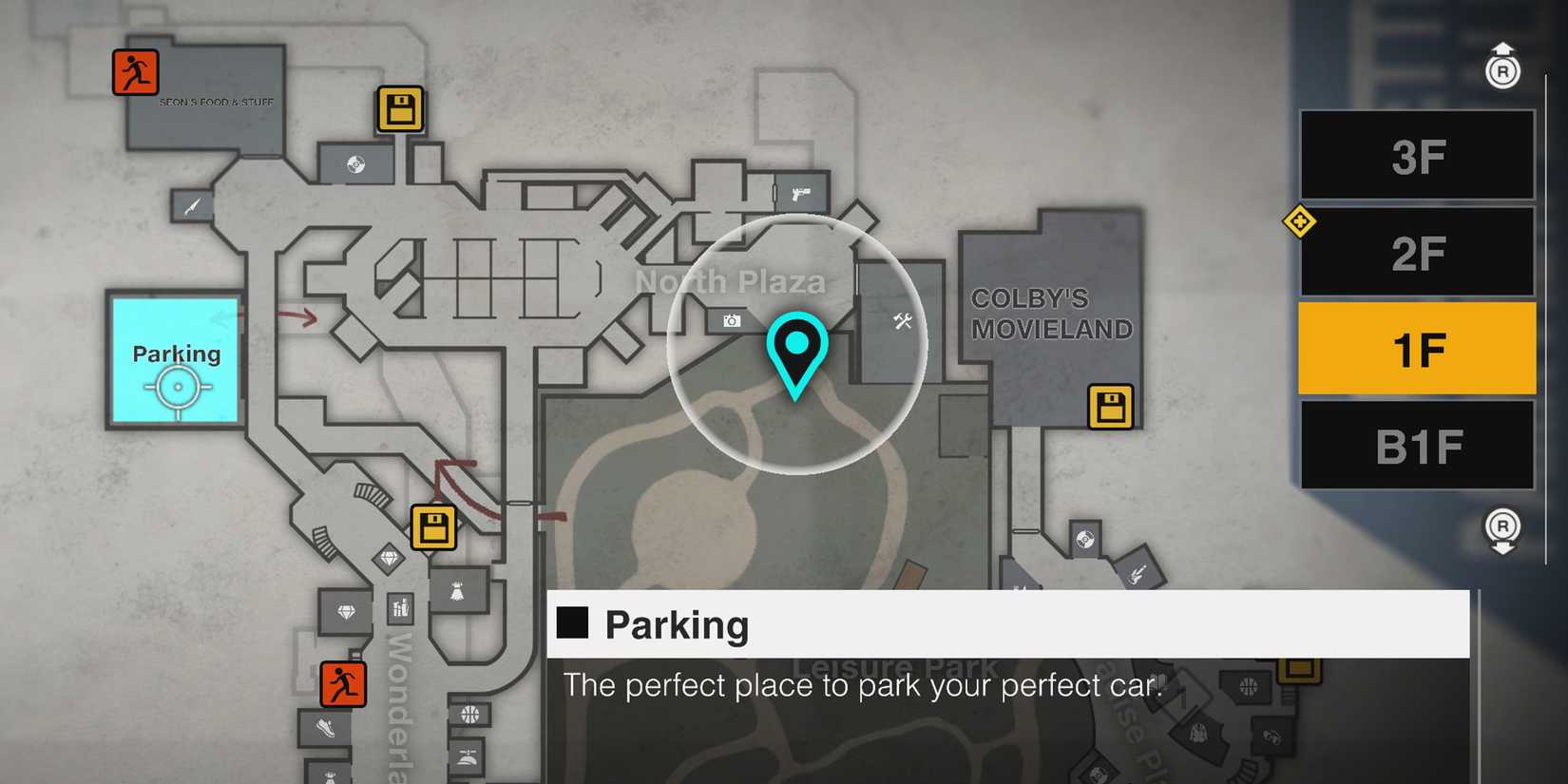1568x784 pixels.
Task: Select the basketball store icon below the exit marker
Action: pyautogui.click(x=468, y=713)
